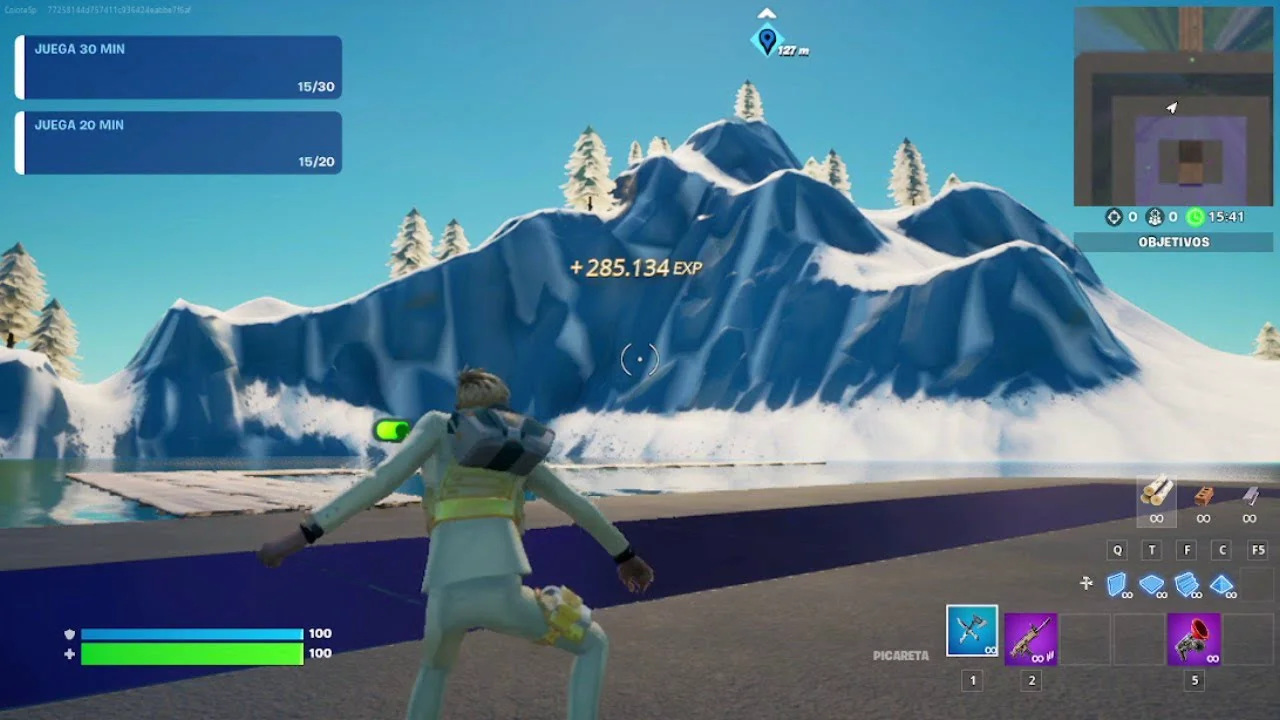
Task: Select the pickaxe hotbar slot
Action: [x=971, y=632]
